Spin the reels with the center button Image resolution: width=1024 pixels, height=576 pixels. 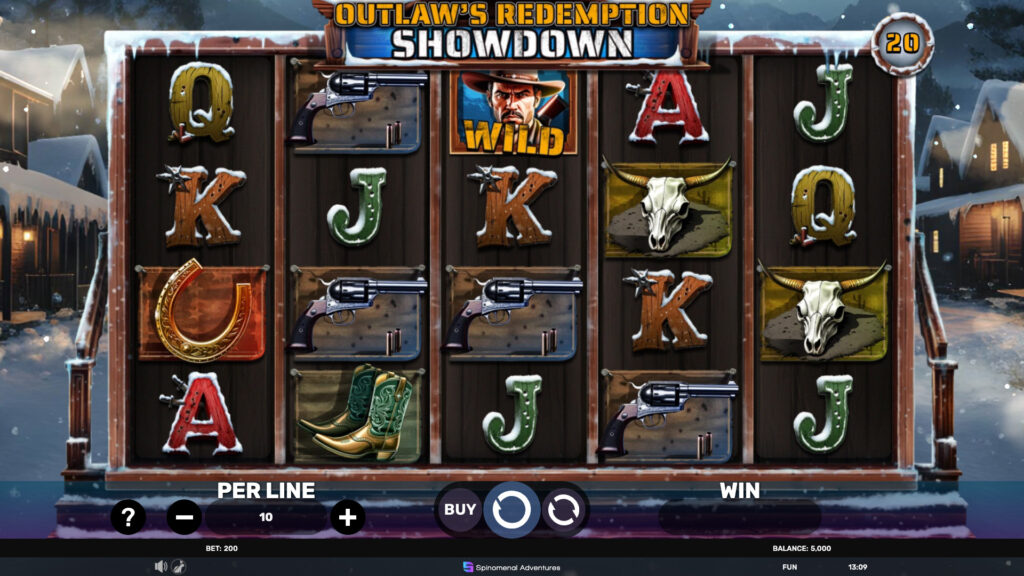(x=511, y=510)
